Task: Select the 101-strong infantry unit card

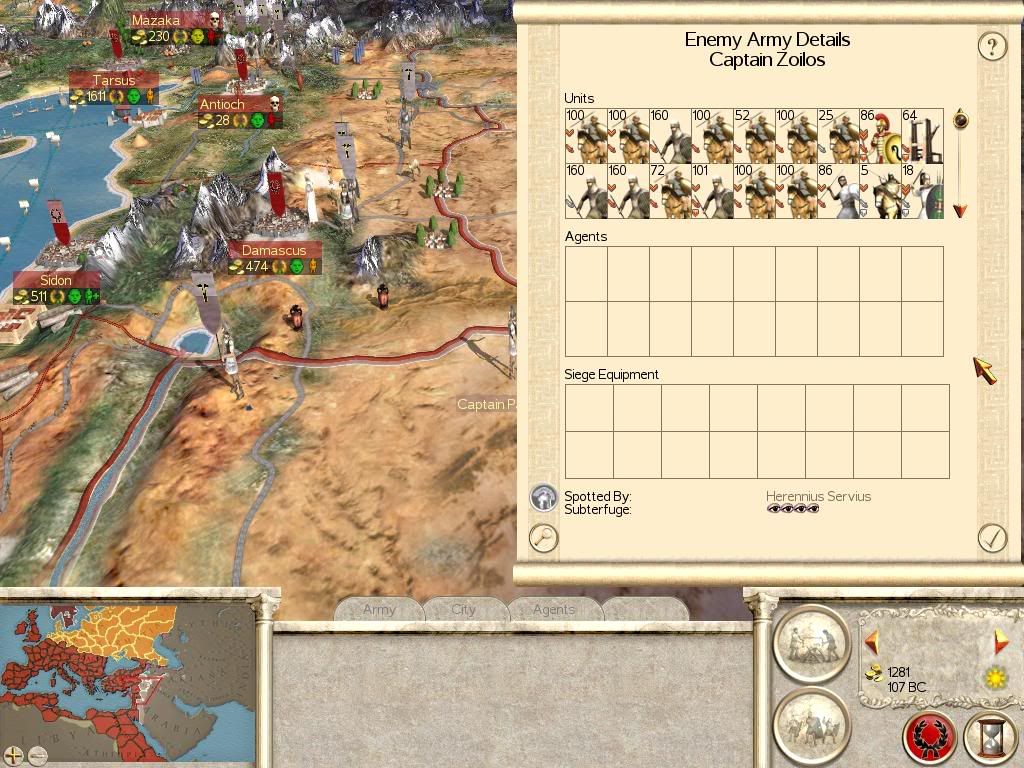Action: [712, 192]
